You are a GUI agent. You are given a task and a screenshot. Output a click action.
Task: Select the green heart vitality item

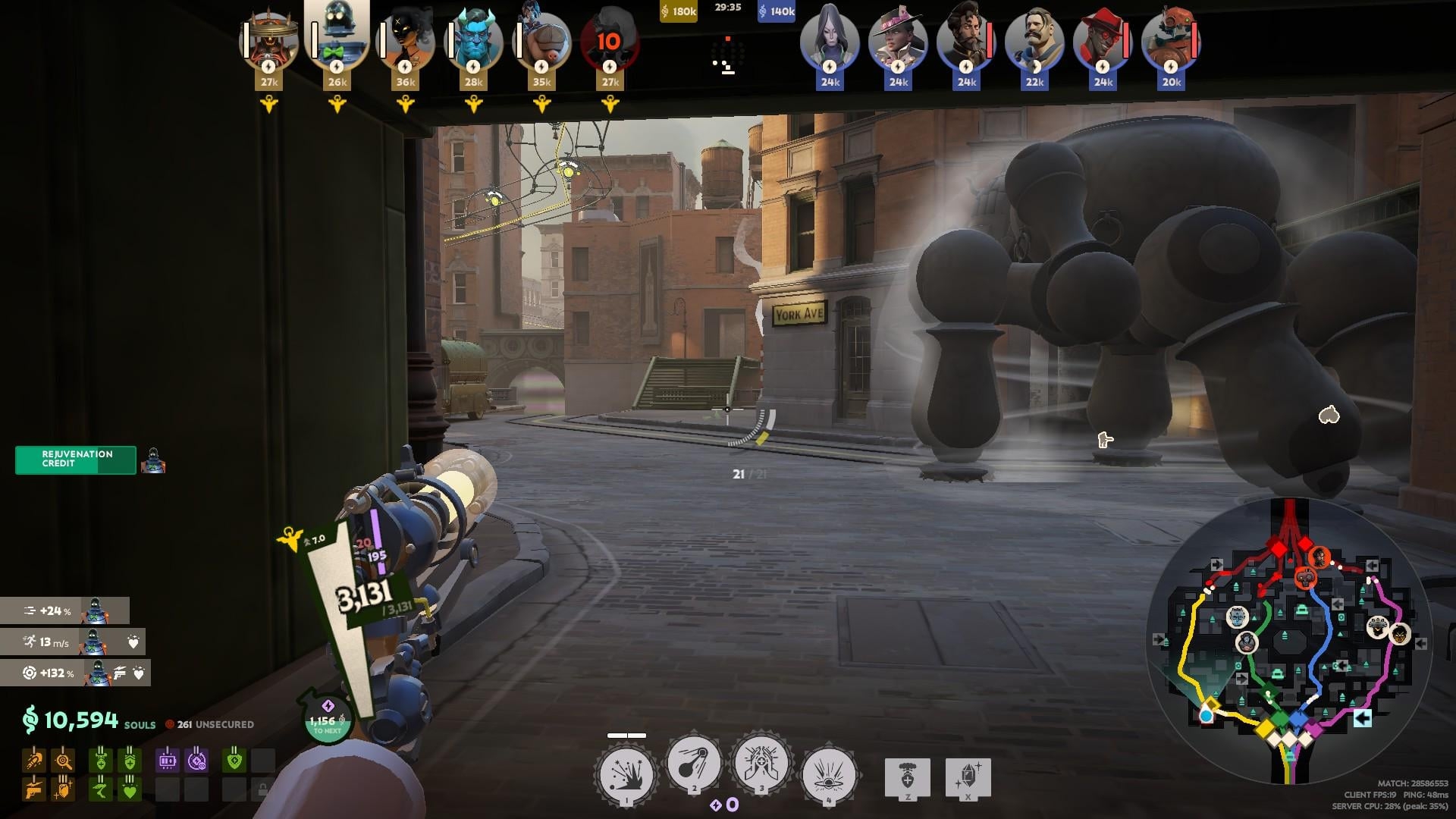click(x=130, y=789)
